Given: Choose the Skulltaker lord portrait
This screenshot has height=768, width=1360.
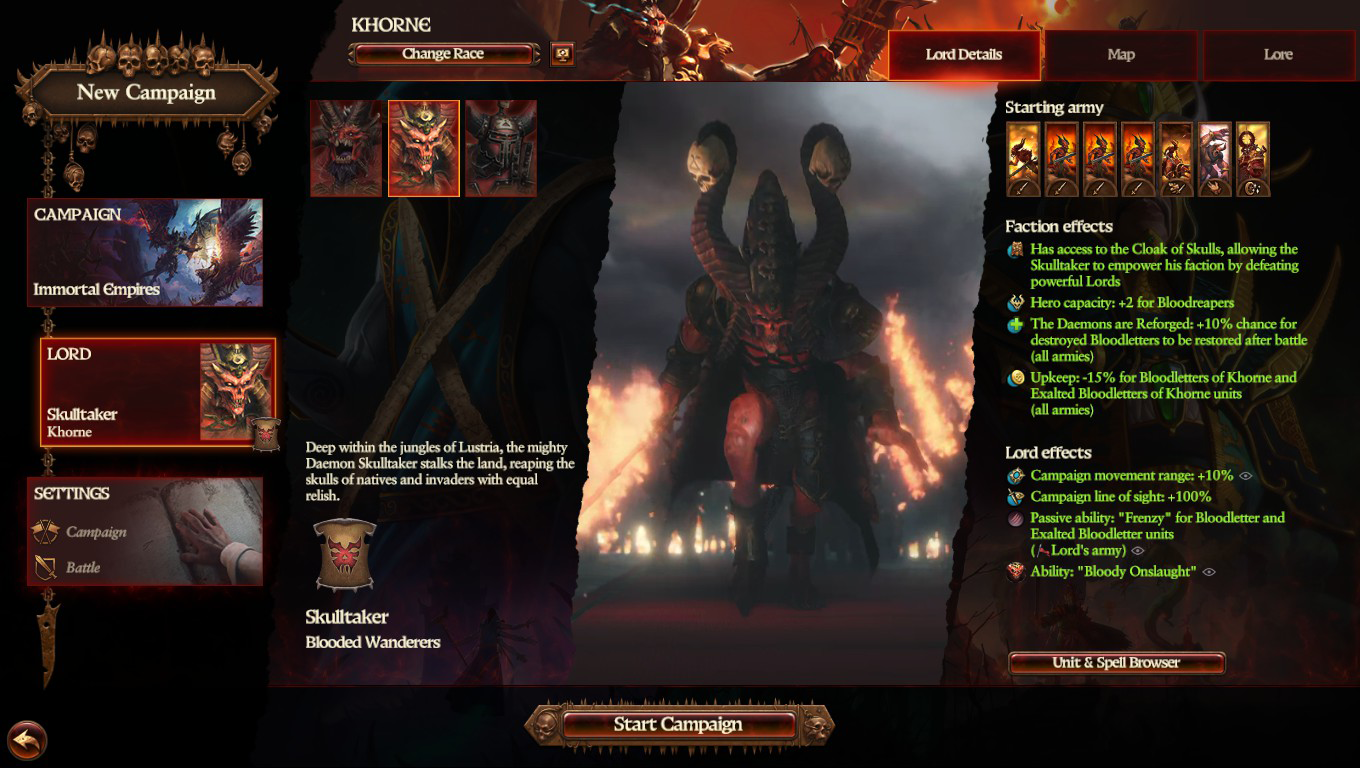Looking at the screenshot, I should (x=424, y=148).
